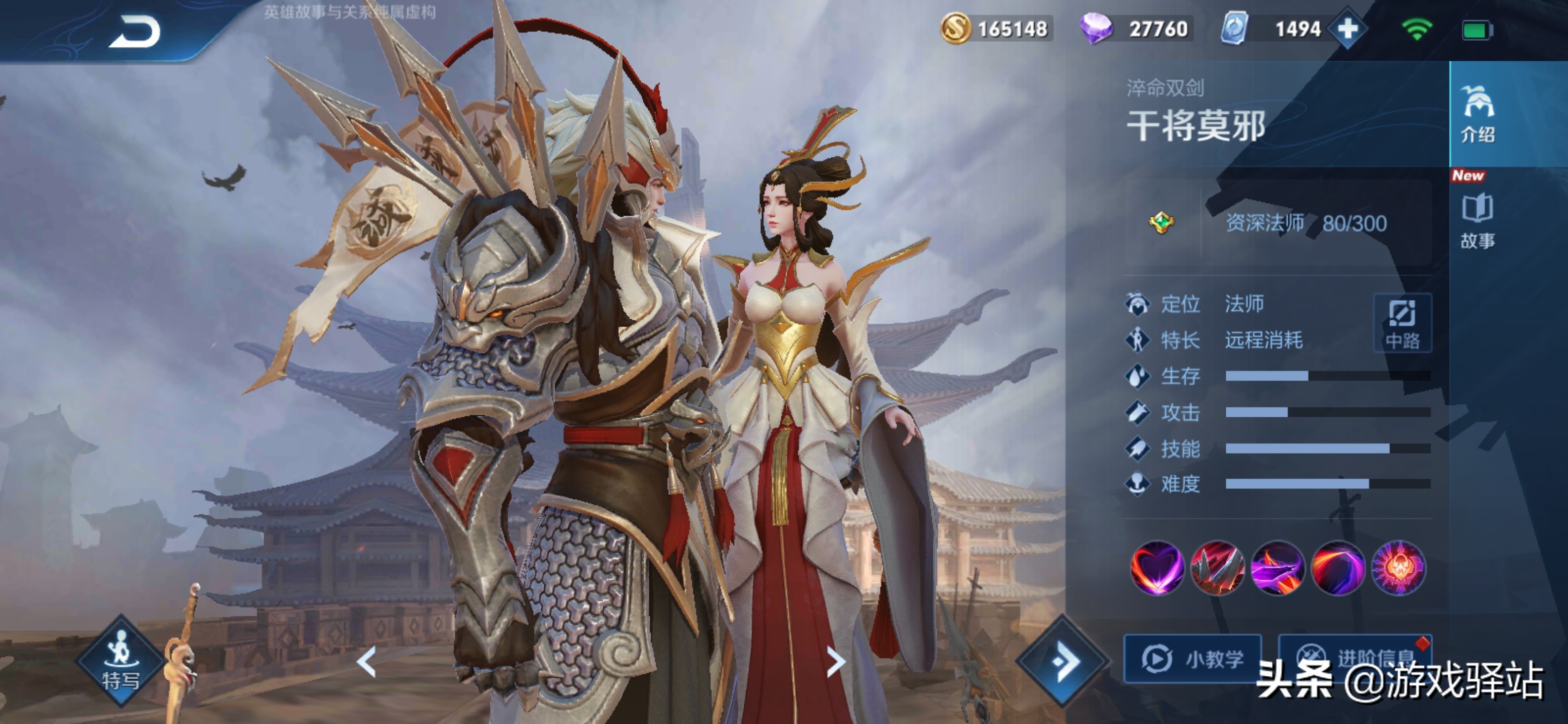
Task: Go back with the return arrow button
Action: point(135,32)
